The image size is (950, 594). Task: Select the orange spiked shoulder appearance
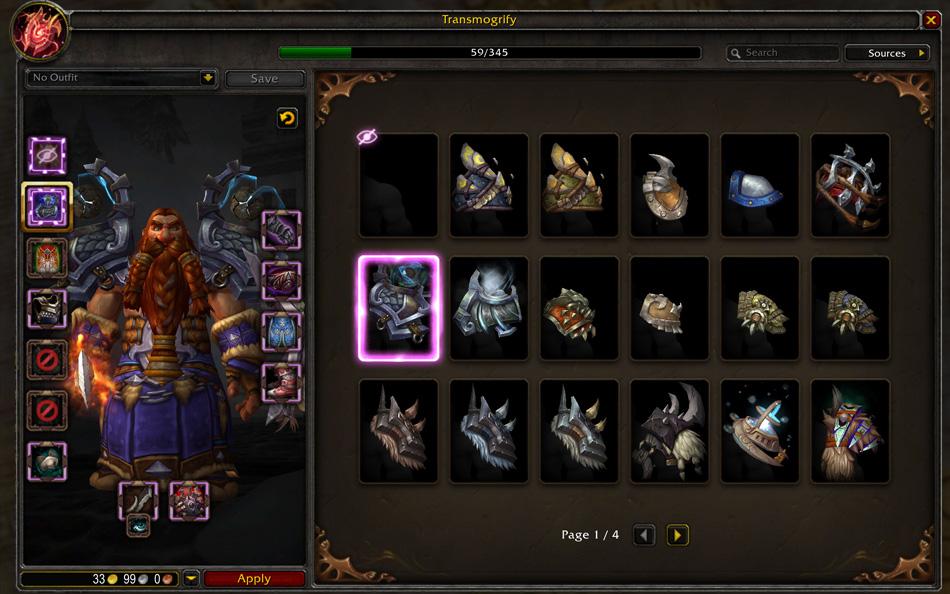pos(578,308)
